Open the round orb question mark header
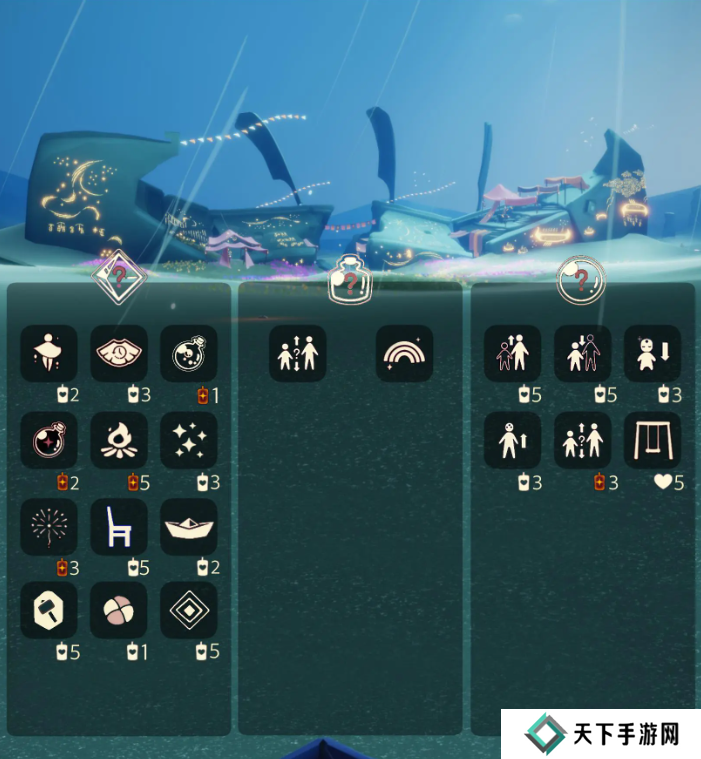Image resolution: width=701 pixels, height=759 pixels. tap(582, 279)
